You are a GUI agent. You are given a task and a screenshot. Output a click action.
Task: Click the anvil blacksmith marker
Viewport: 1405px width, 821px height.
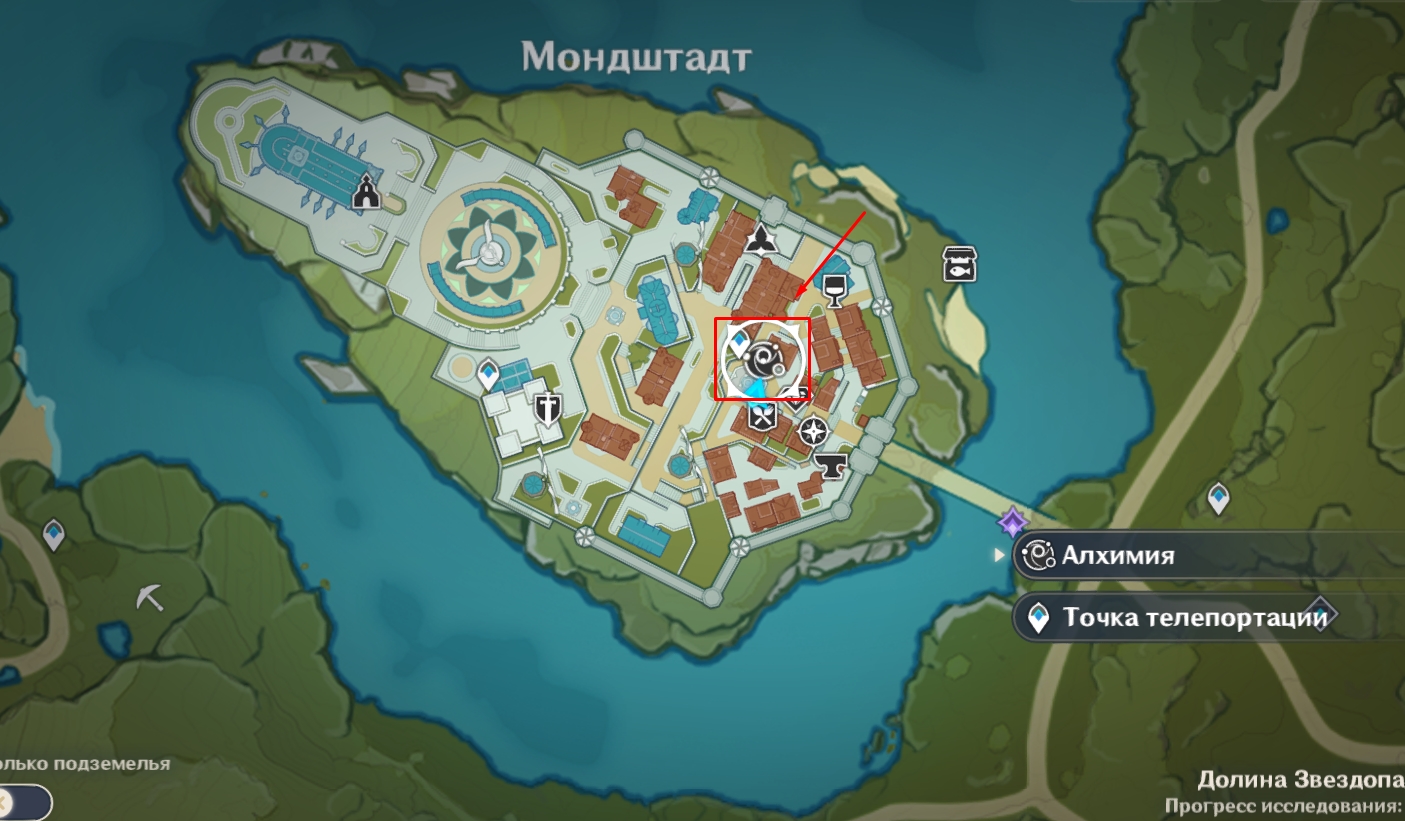(829, 464)
